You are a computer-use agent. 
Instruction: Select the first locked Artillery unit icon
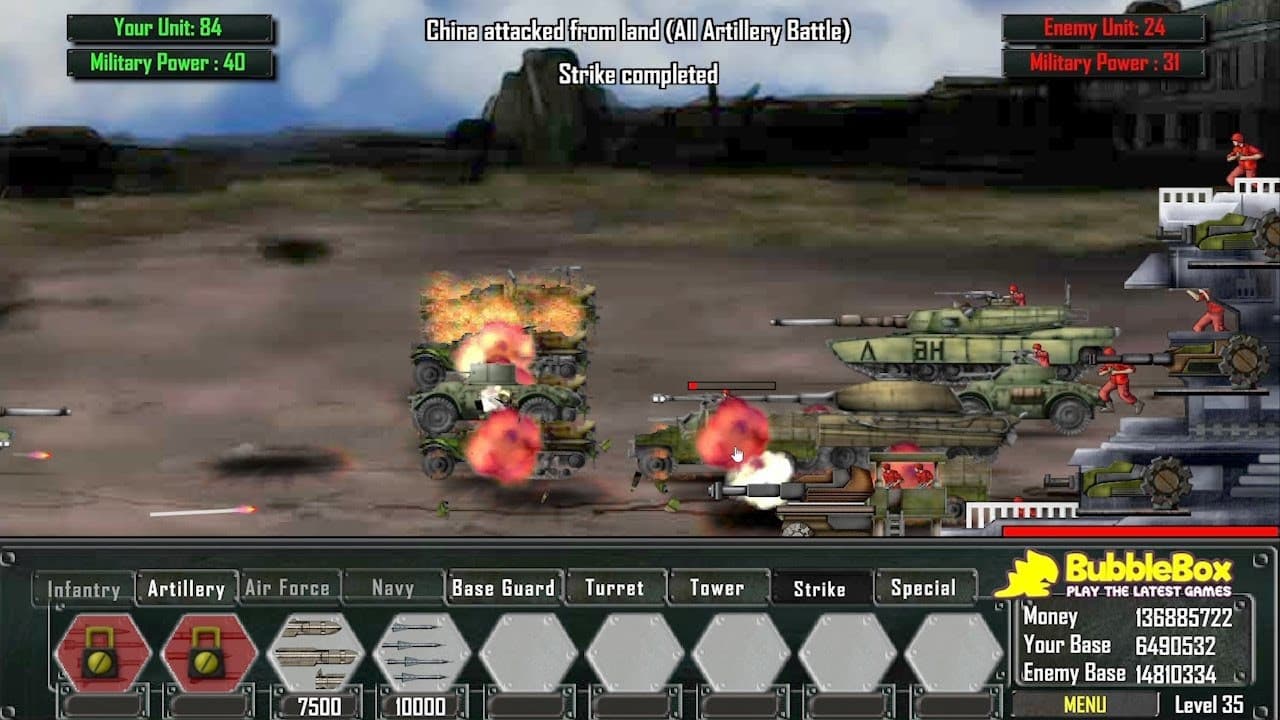pyautogui.click(x=103, y=652)
